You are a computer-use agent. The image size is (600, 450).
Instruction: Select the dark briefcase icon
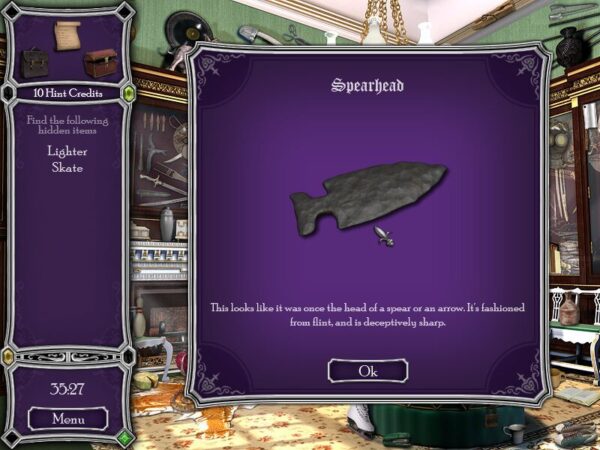click(x=36, y=63)
